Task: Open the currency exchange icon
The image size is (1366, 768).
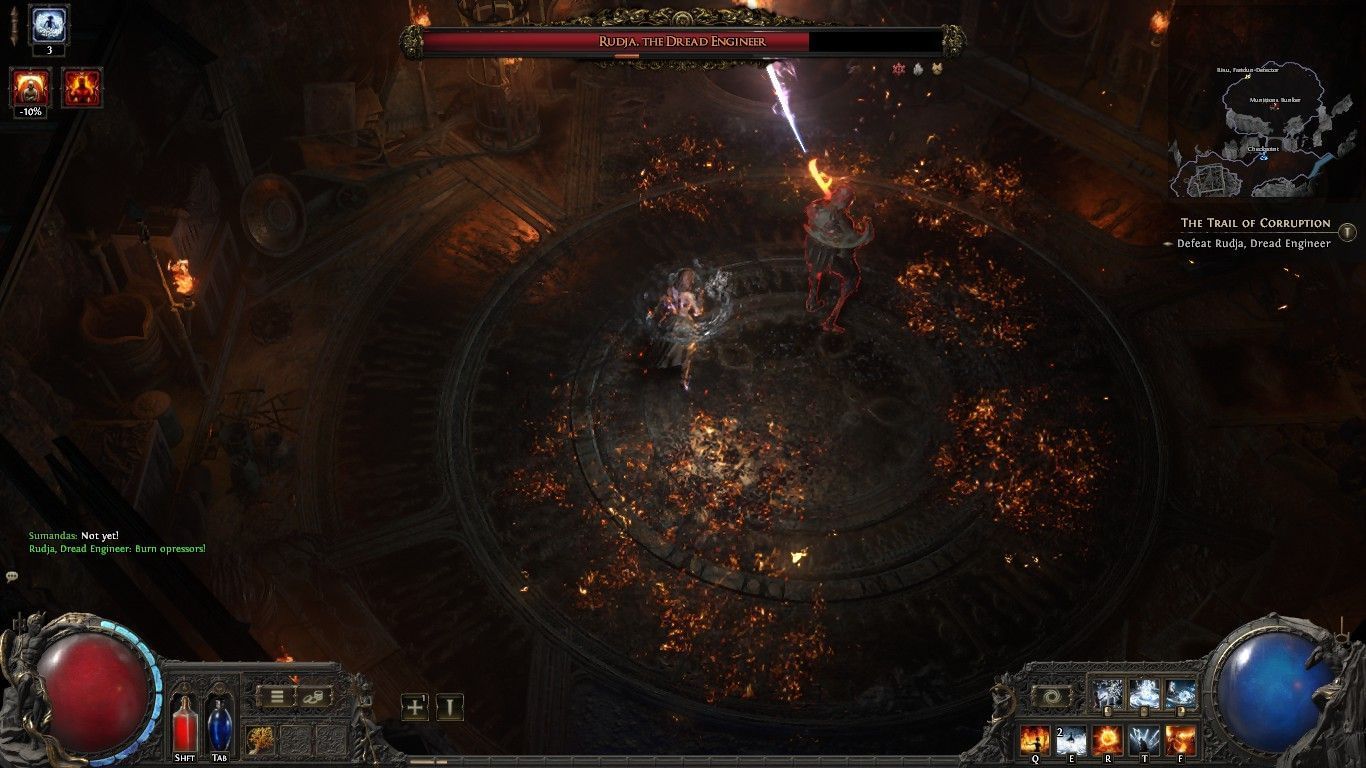Action: (x=313, y=697)
